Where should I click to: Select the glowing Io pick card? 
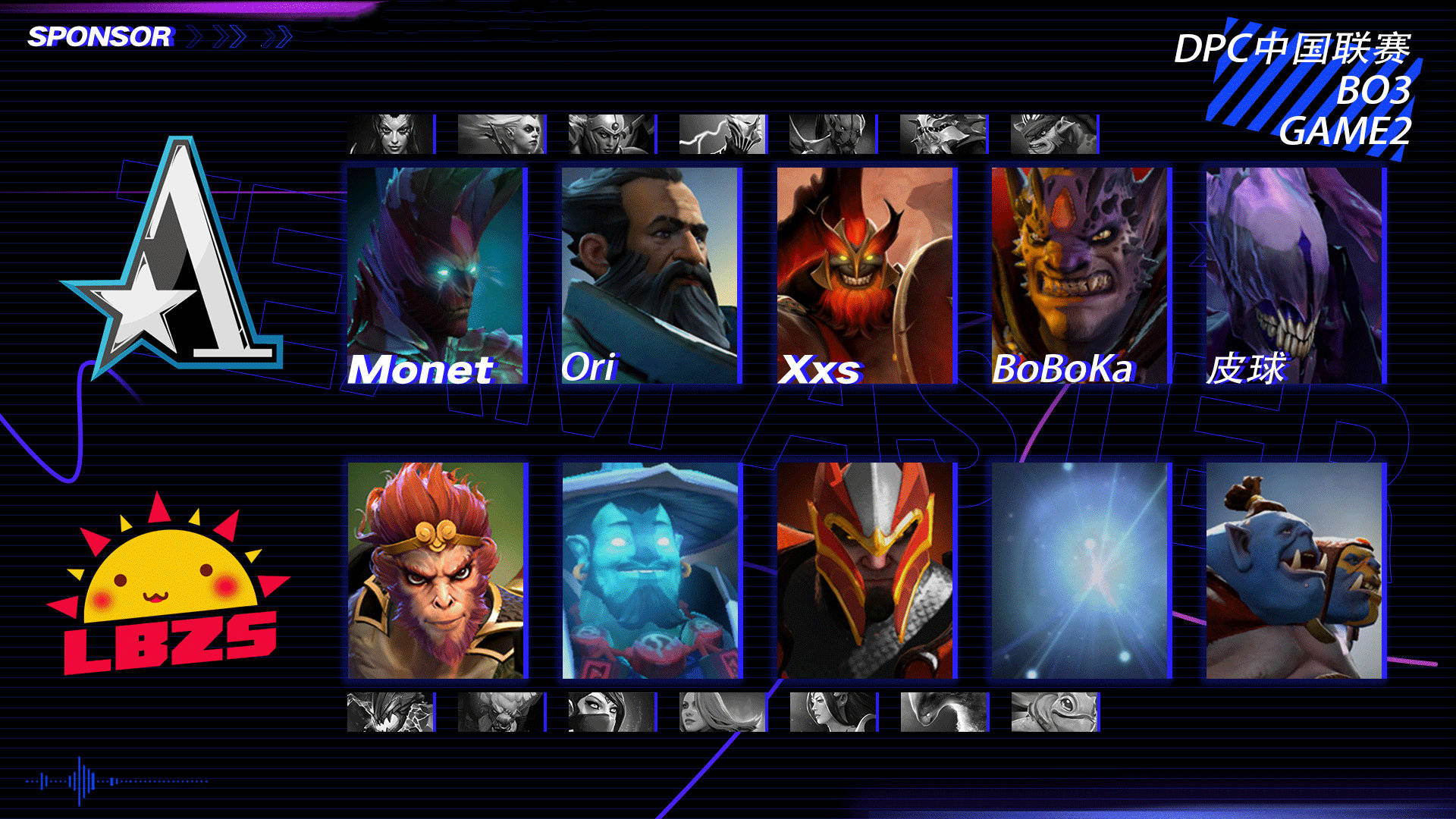tap(1080, 570)
